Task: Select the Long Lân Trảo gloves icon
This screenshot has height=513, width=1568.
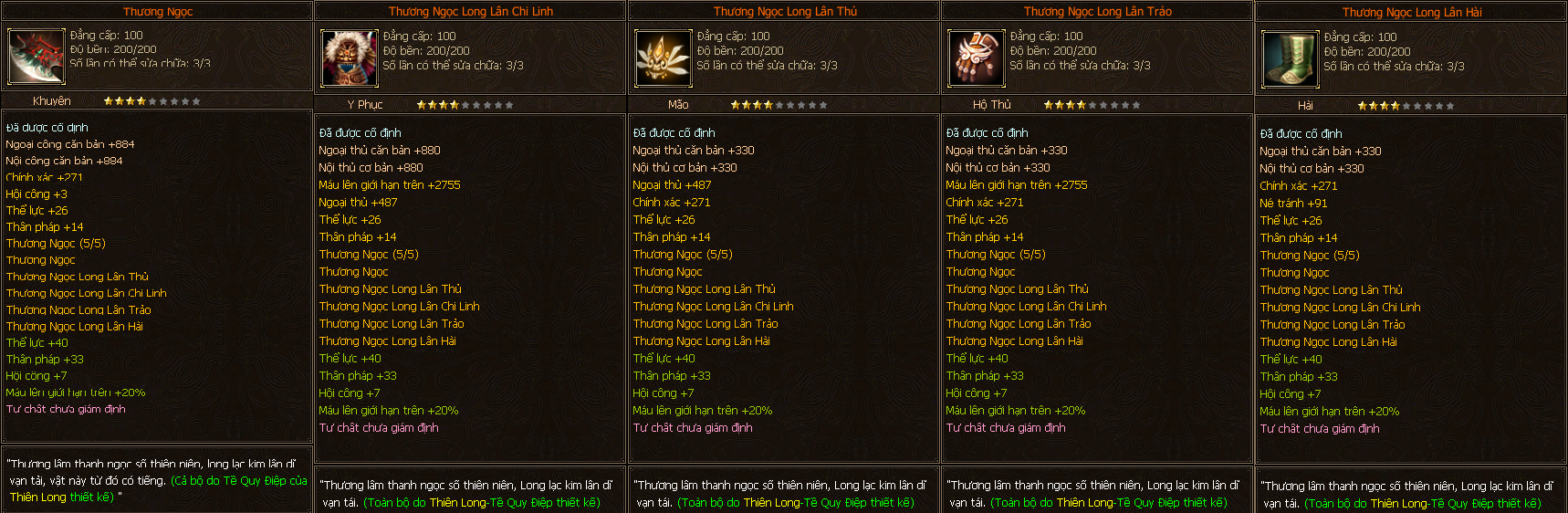Action: [977, 58]
